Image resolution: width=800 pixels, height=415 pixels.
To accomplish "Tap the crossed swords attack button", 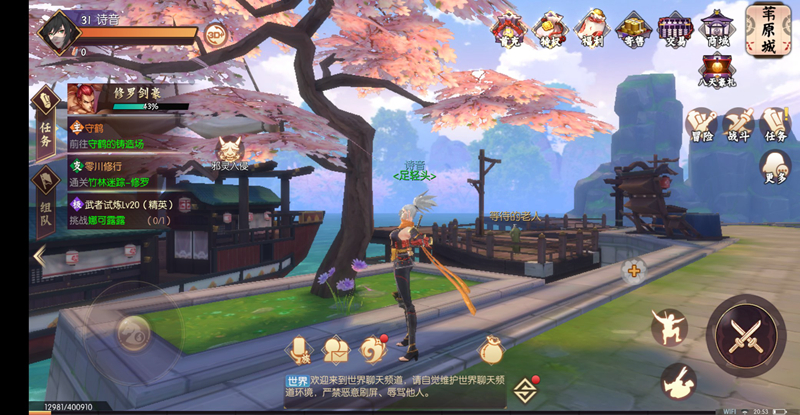I will tap(746, 334).
